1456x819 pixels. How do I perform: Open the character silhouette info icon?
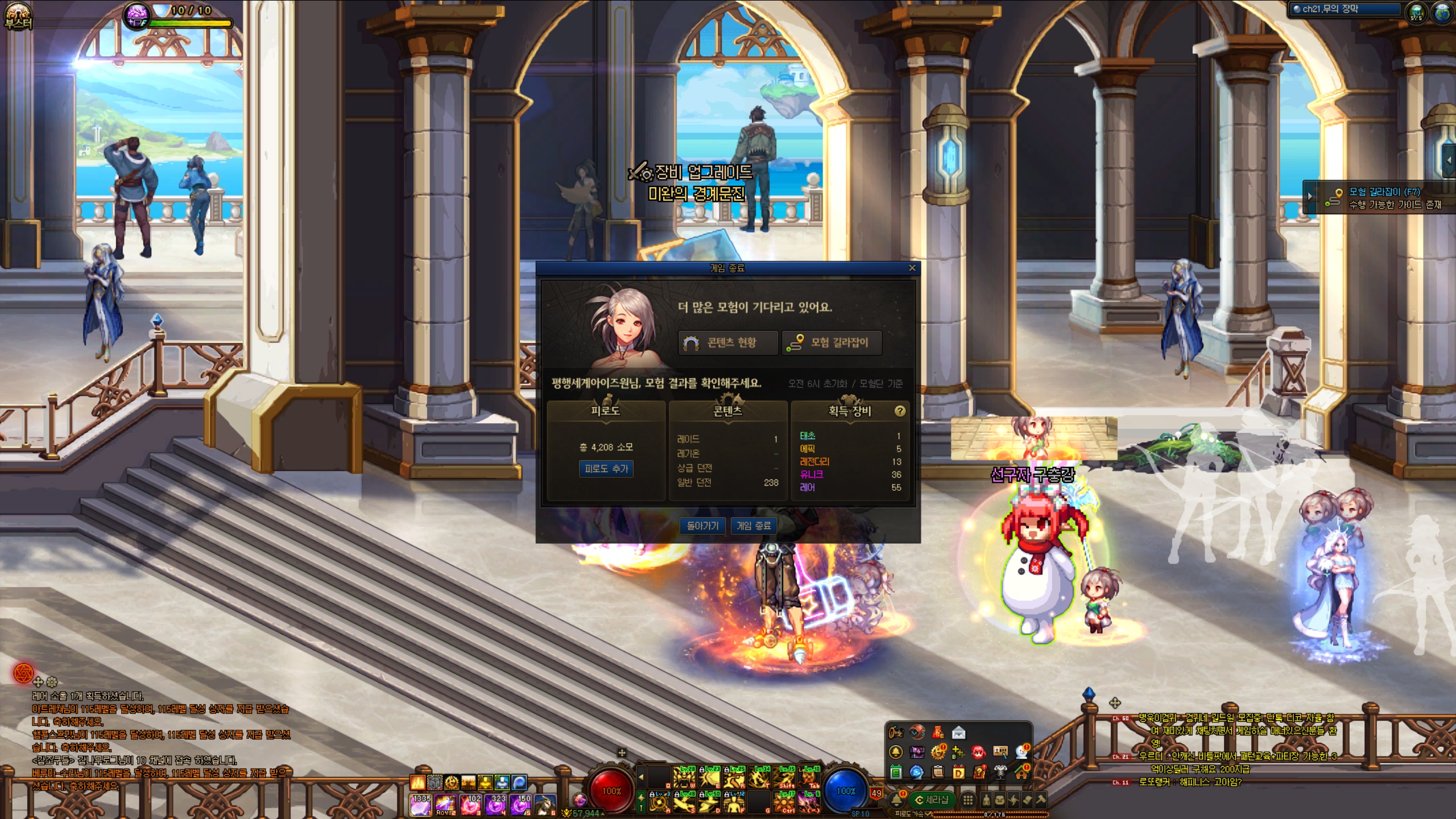[x=986, y=800]
